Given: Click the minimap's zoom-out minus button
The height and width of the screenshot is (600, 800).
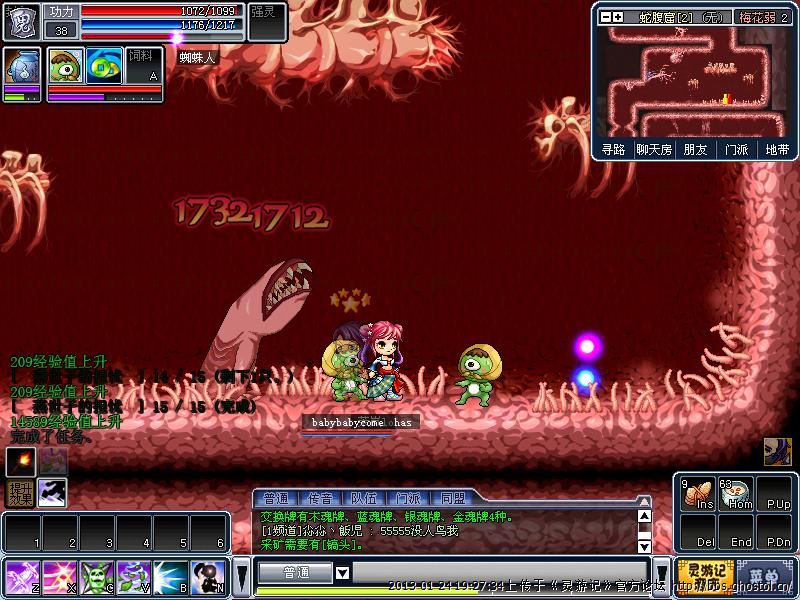Looking at the screenshot, I should pyautogui.click(x=606, y=17).
